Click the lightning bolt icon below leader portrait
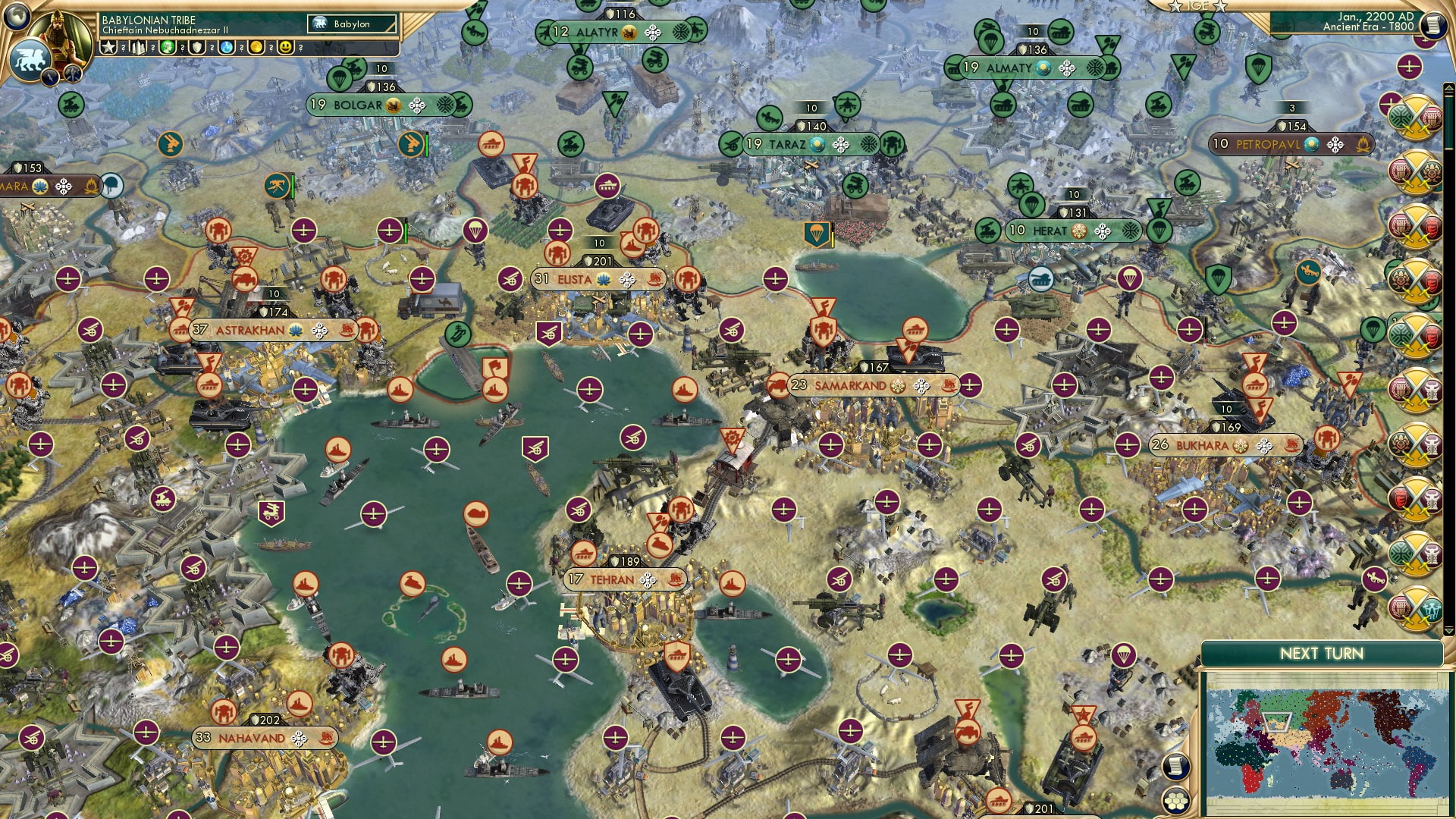The image size is (1456, 819). [50, 75]
